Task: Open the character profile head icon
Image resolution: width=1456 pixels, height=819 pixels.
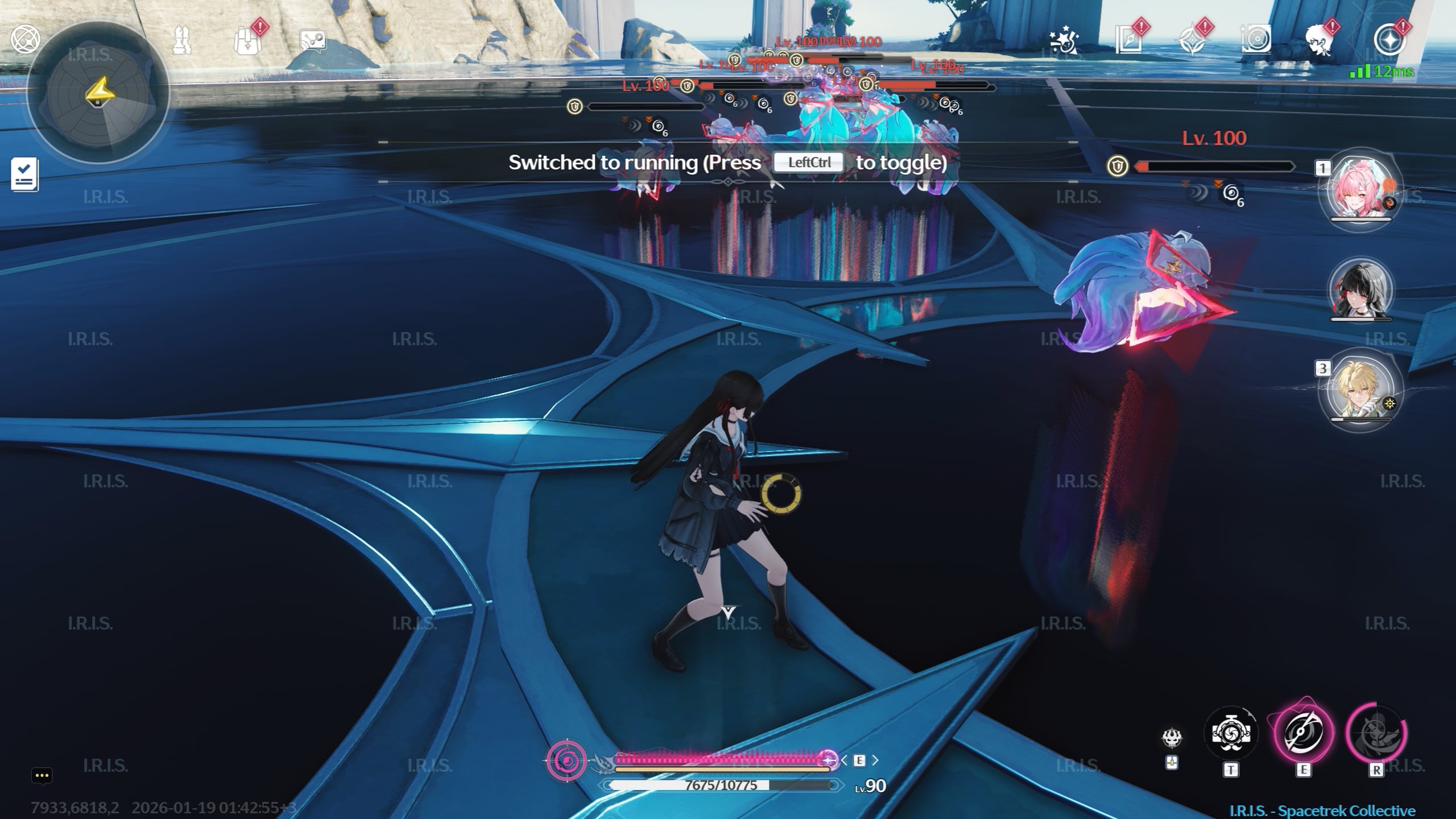Action: (1319, 40)
